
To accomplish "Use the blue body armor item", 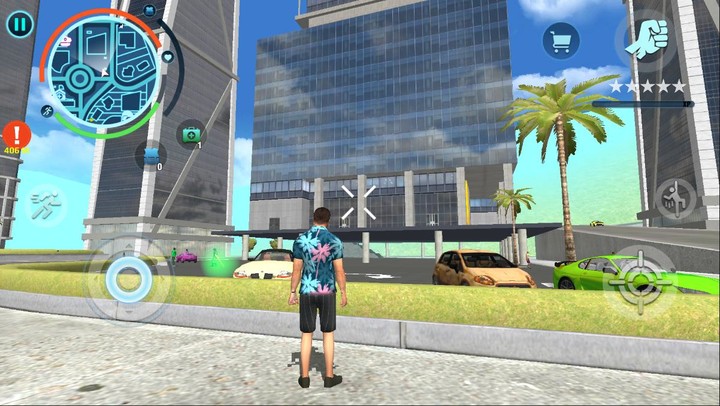I will (x=151, y=156).
